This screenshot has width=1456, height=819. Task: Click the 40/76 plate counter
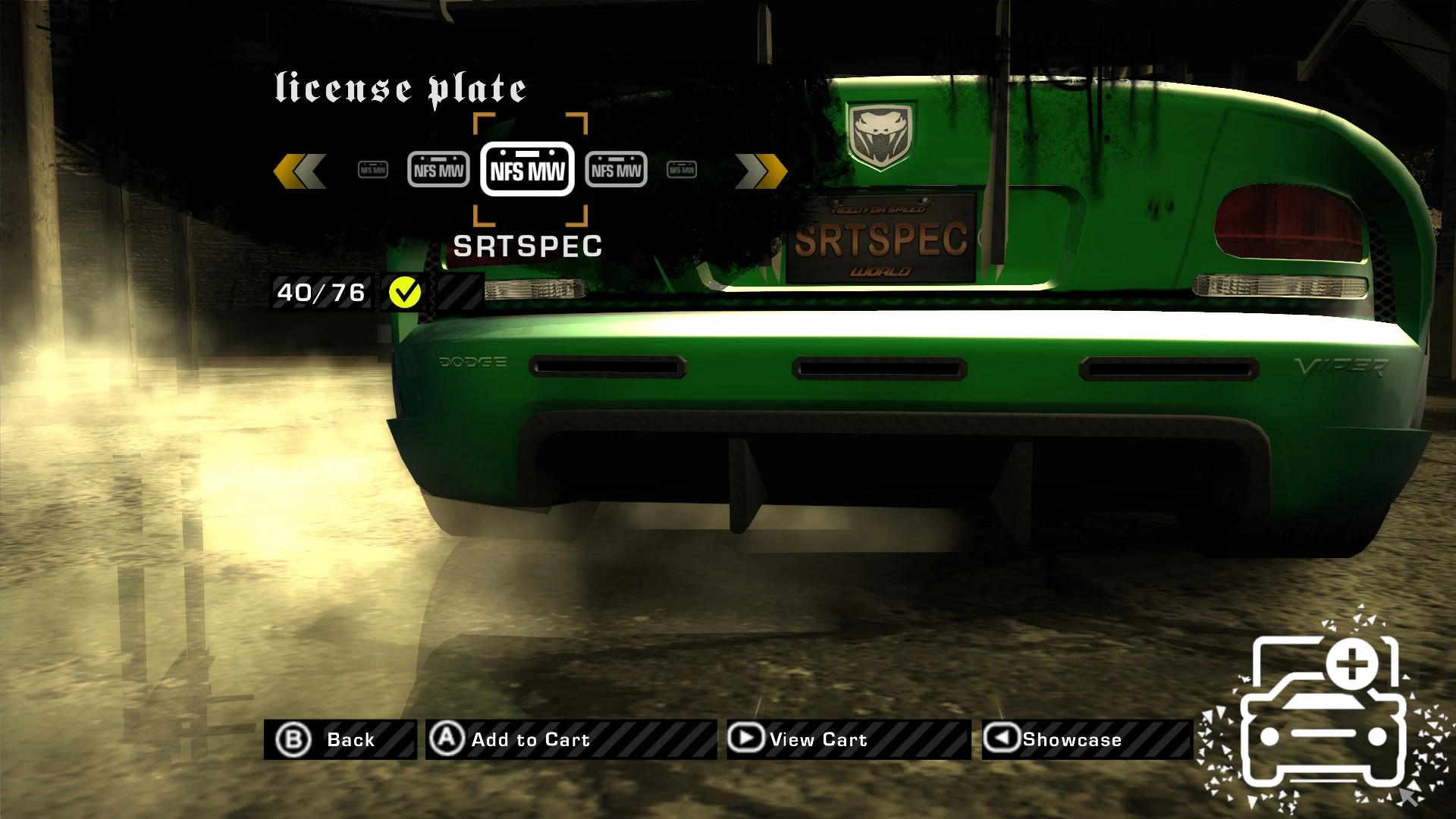tap(320, 290)
